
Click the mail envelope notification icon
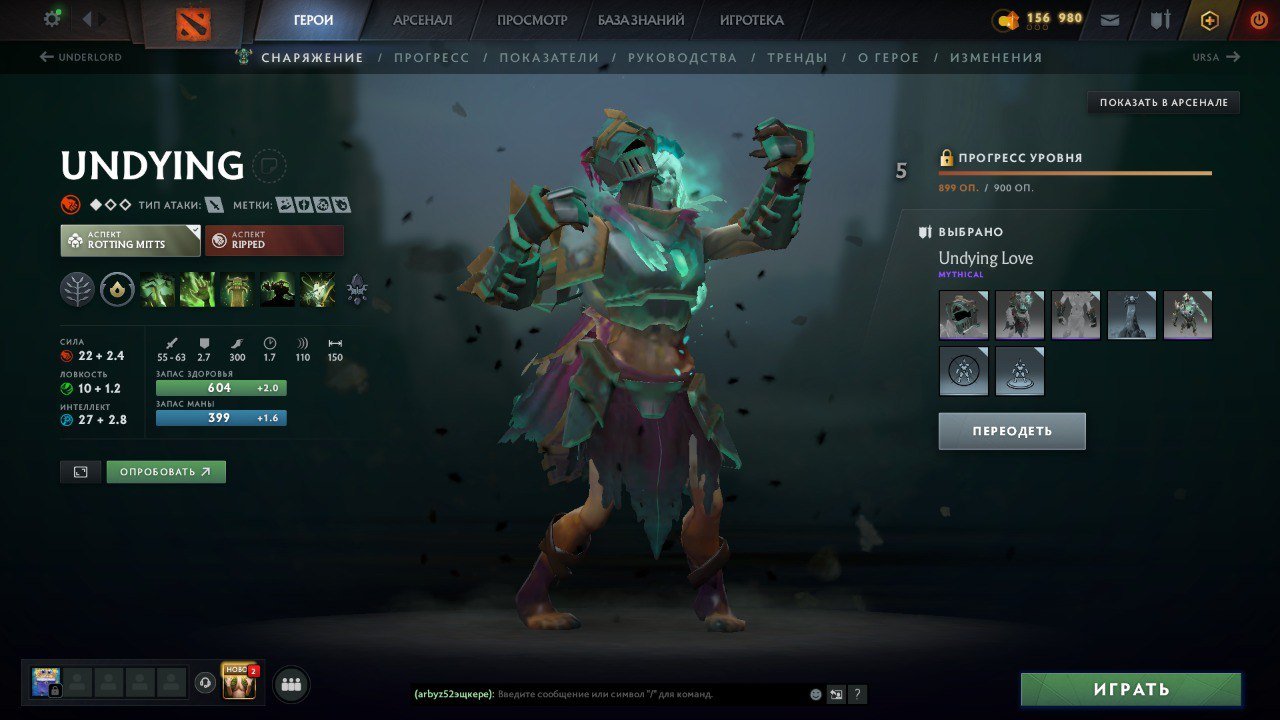1111,18
